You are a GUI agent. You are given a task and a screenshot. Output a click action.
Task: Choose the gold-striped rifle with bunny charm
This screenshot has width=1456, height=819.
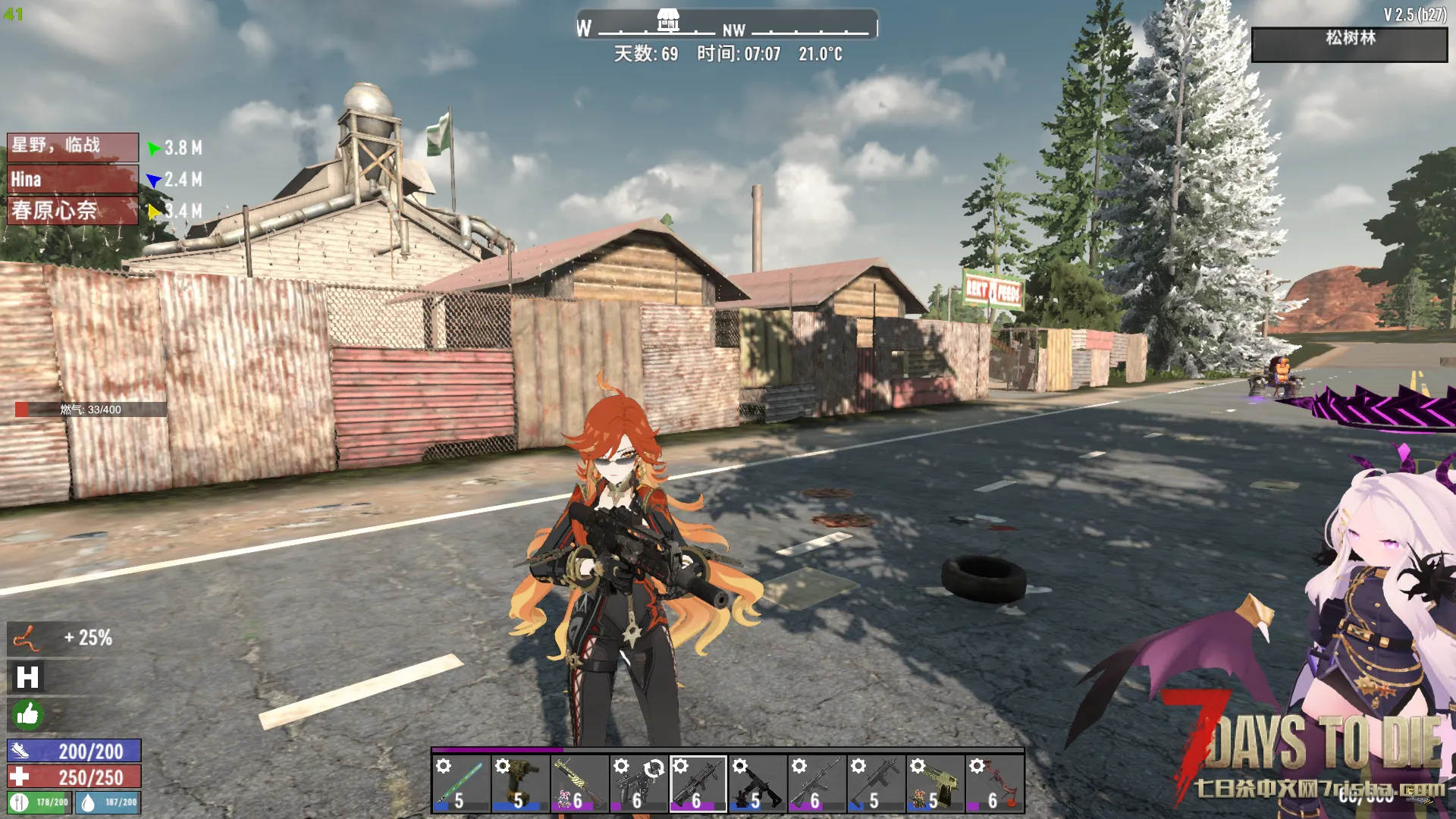click(x=579, y=784)
